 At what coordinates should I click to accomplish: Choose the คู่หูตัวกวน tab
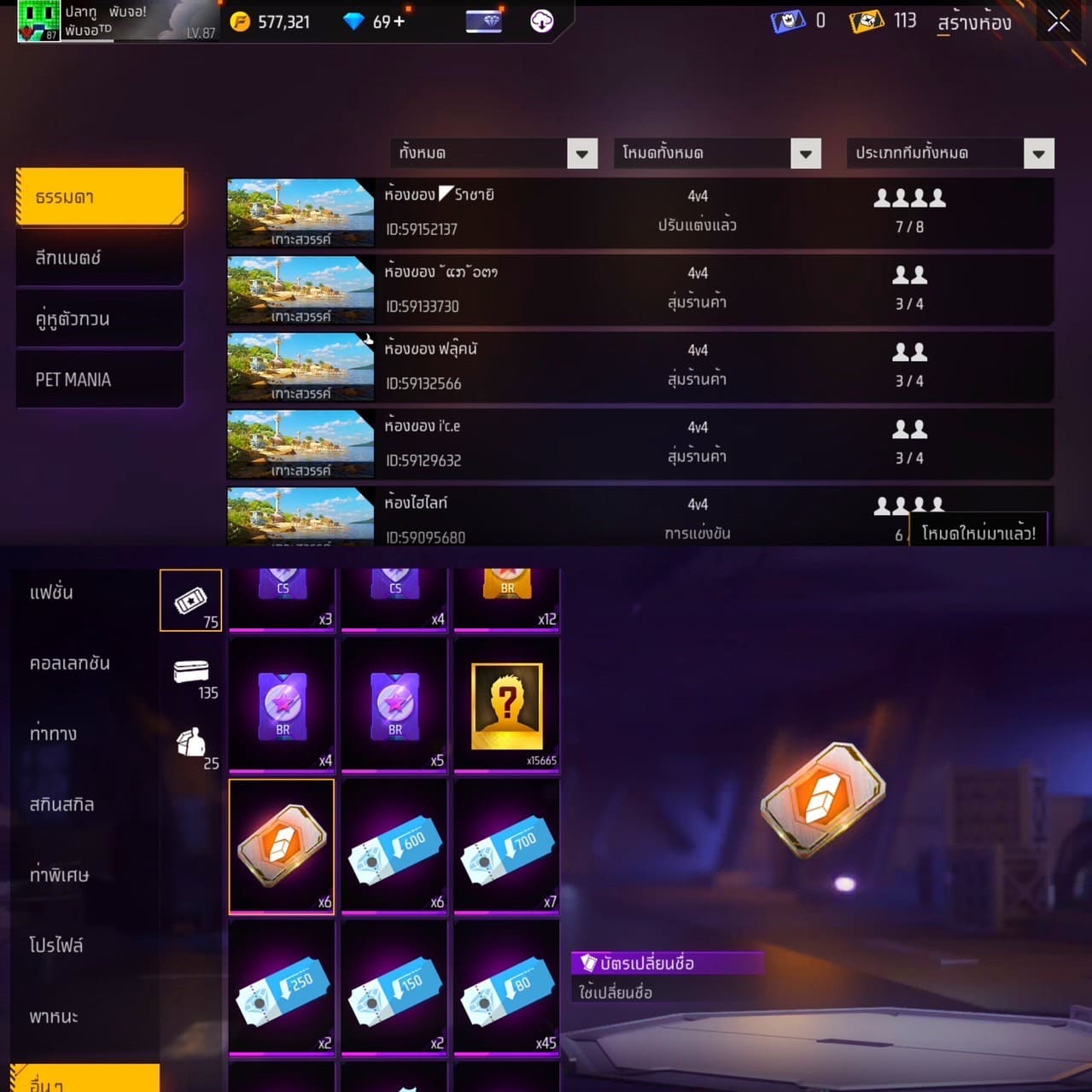[x=100, y=319]
